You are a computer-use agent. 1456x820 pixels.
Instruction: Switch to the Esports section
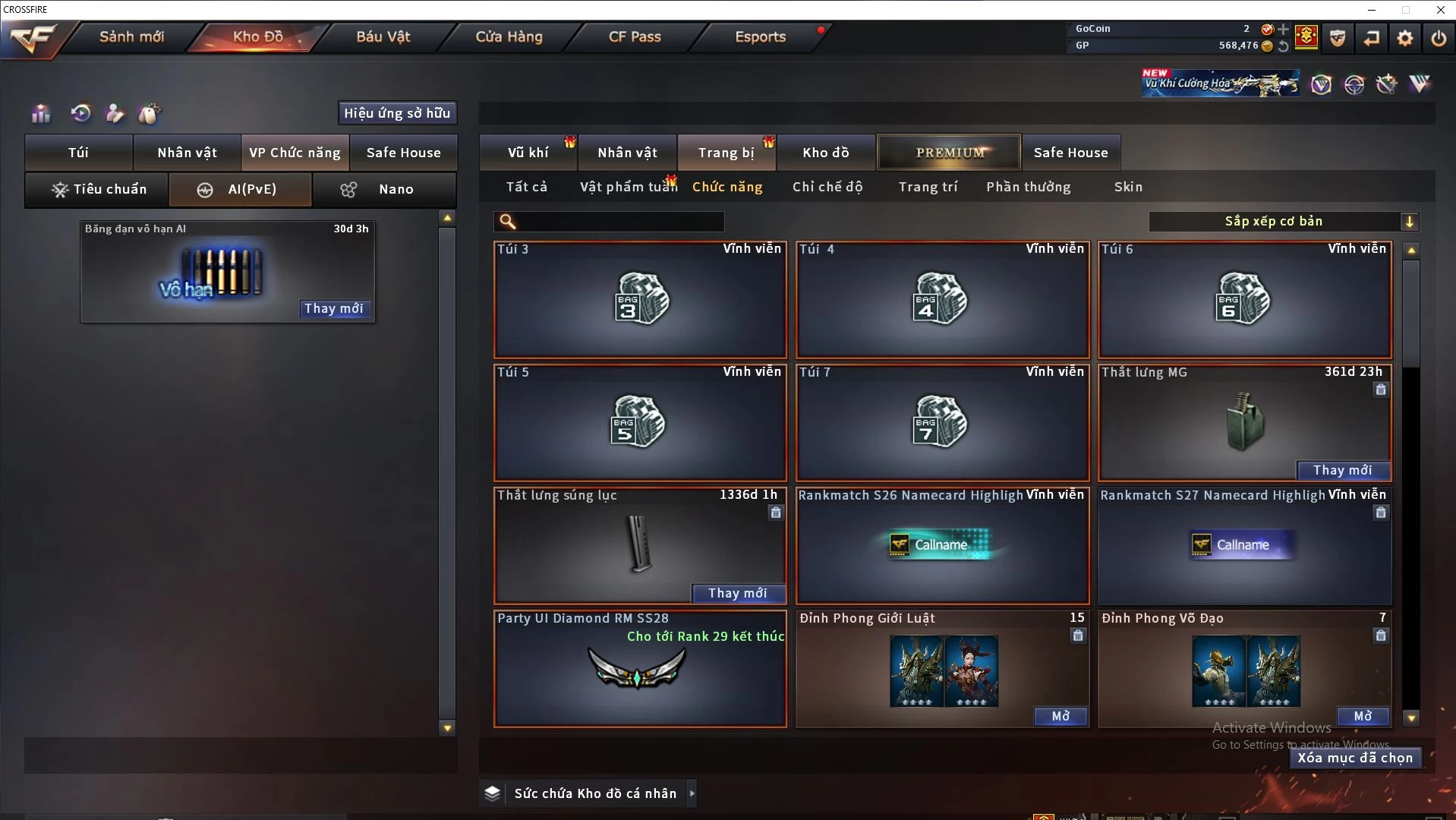tap(760, 36)
